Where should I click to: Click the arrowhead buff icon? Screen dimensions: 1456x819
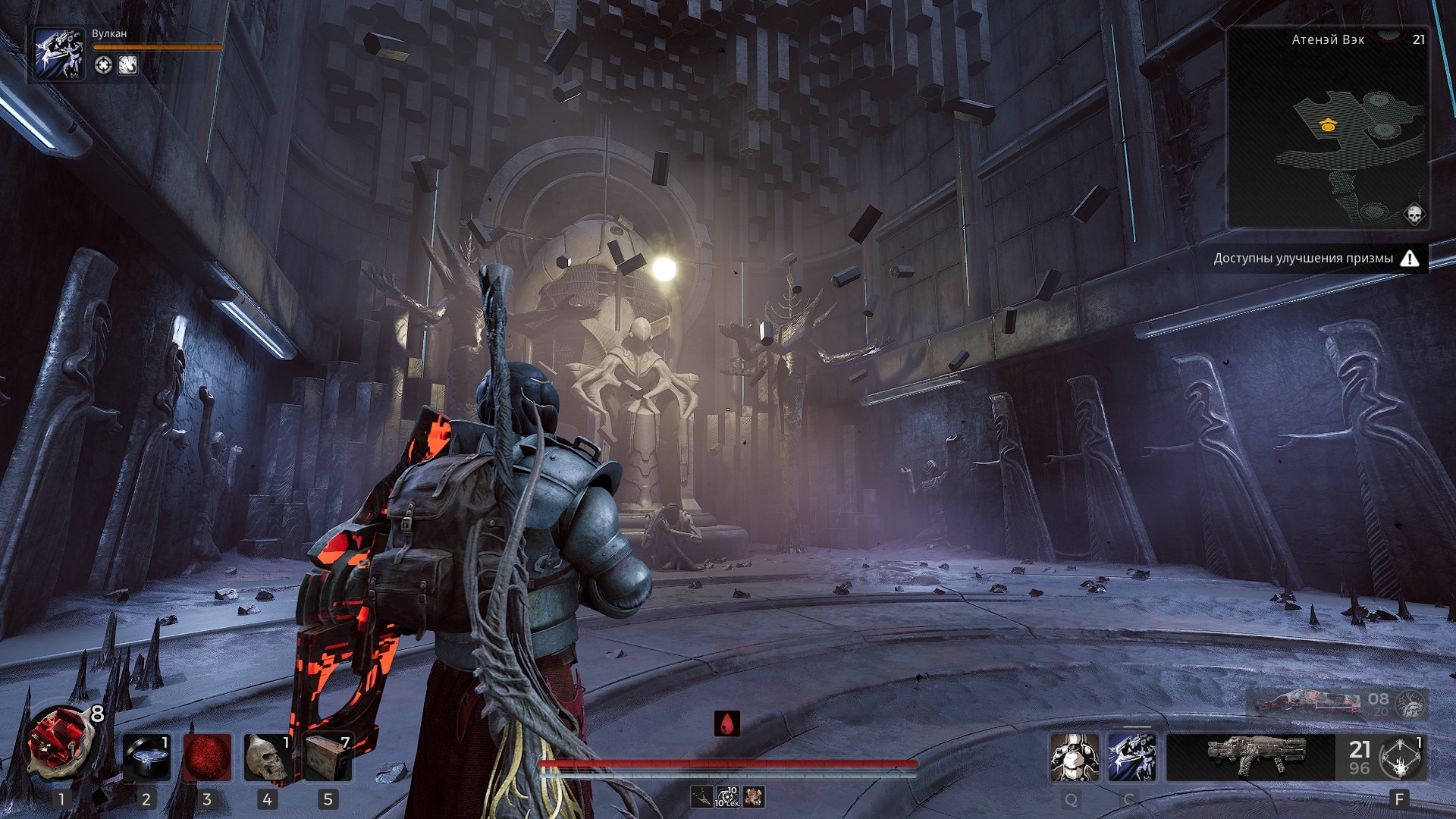click(702, 797)
